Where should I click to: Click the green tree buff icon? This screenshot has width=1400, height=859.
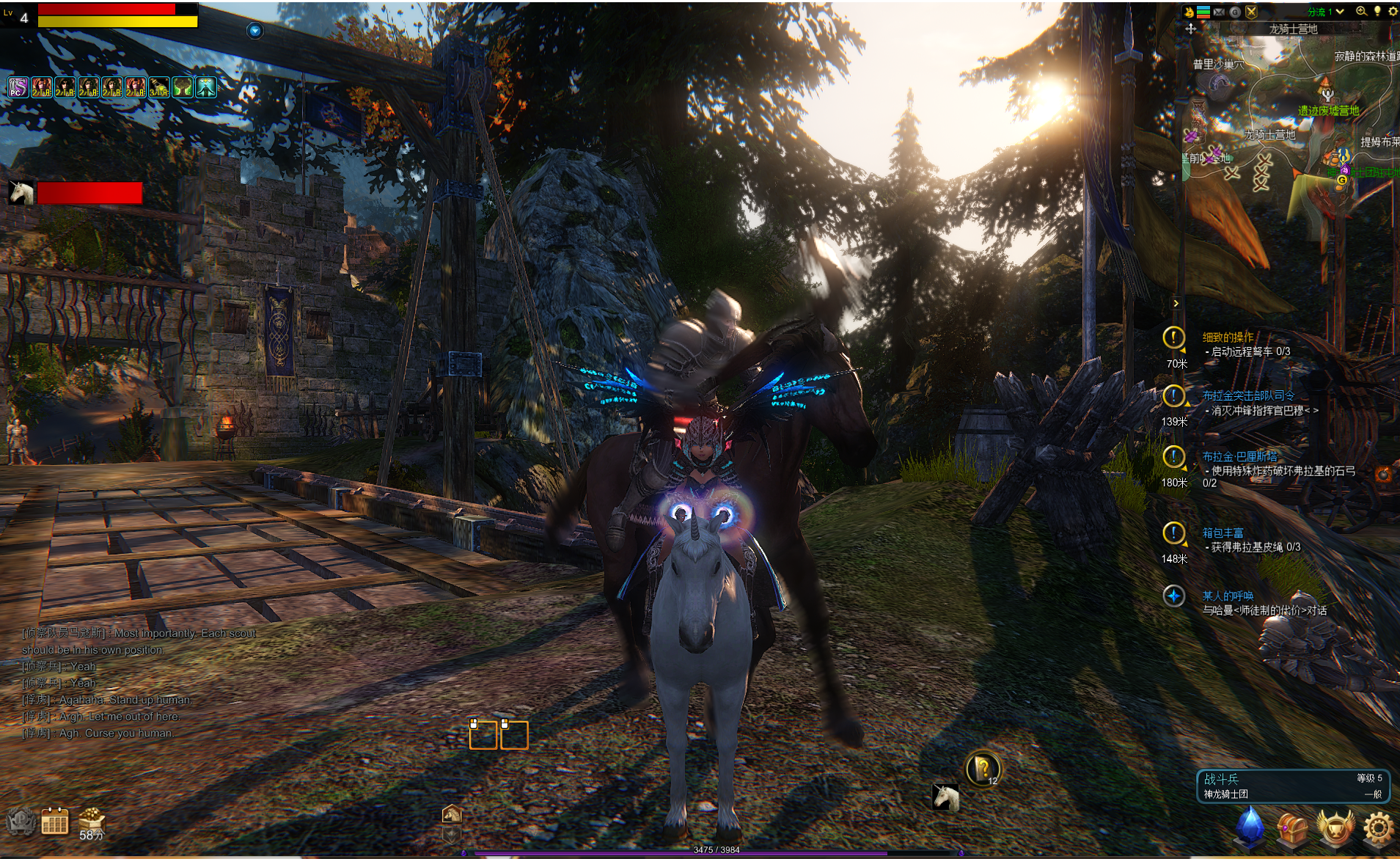tap(183, 87)
